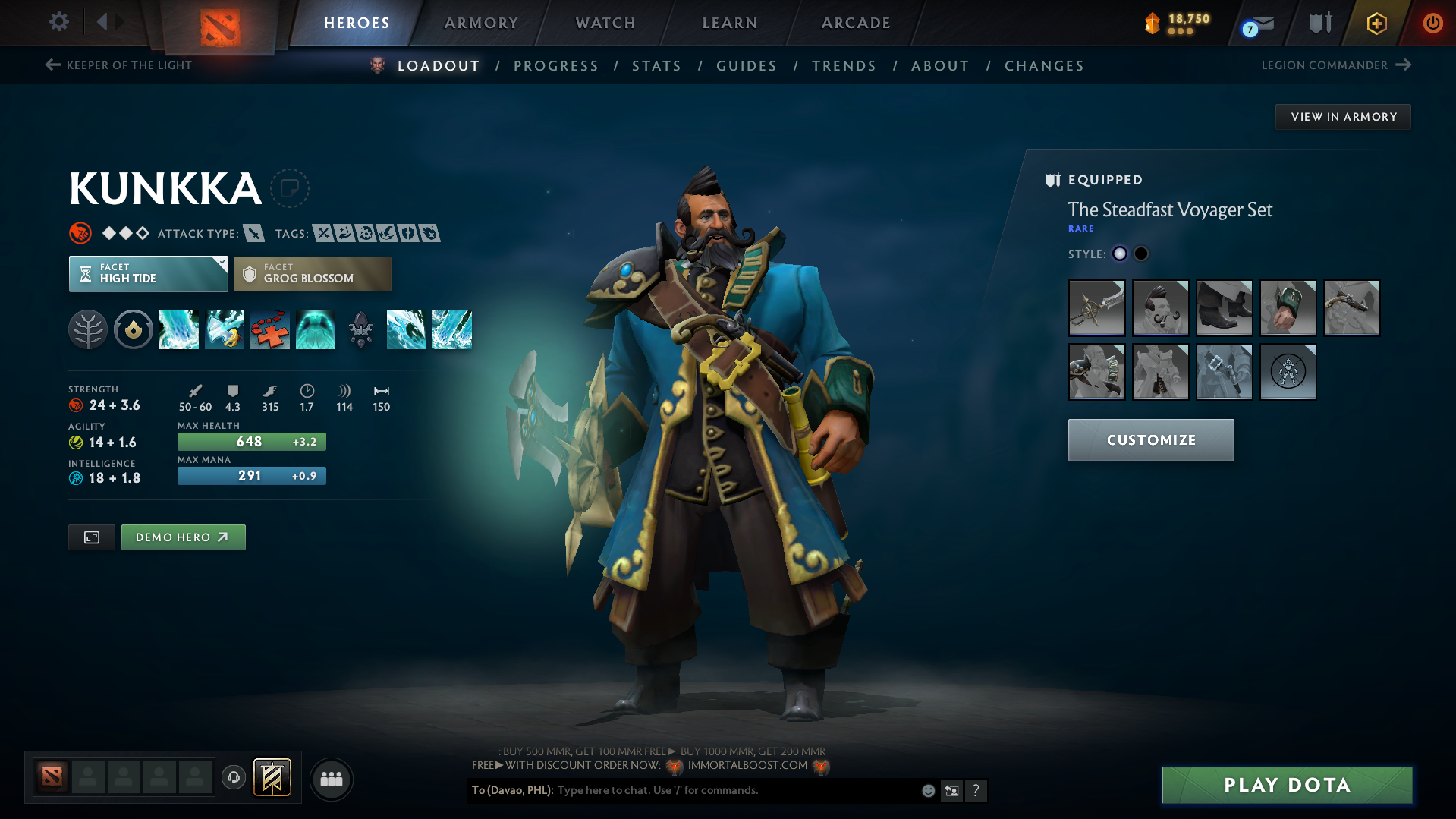
Task: Click the PLAY DOTA button
Action: (x=1285, y=785)
